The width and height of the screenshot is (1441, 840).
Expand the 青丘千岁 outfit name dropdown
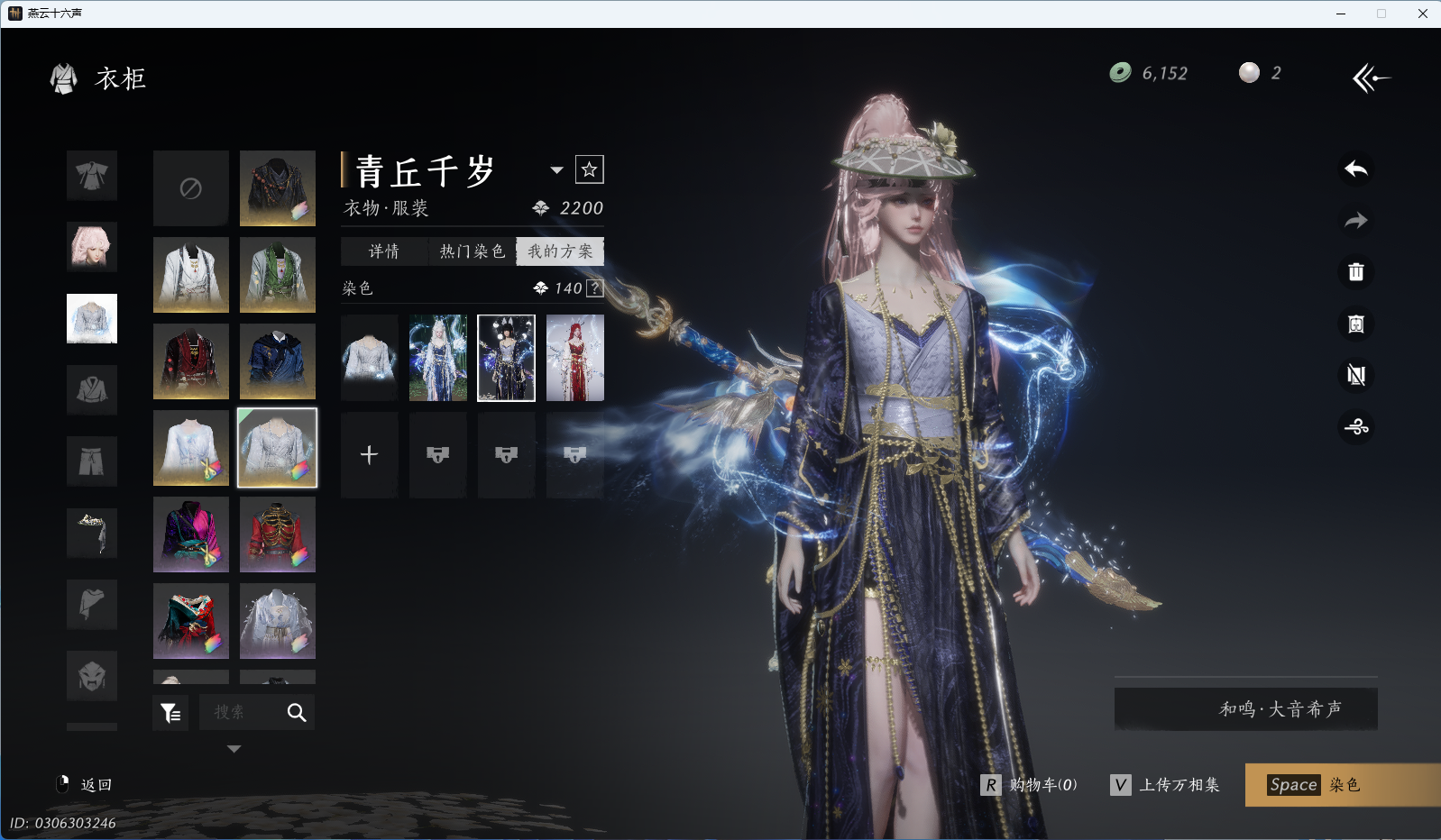click(x=556, y=169)
